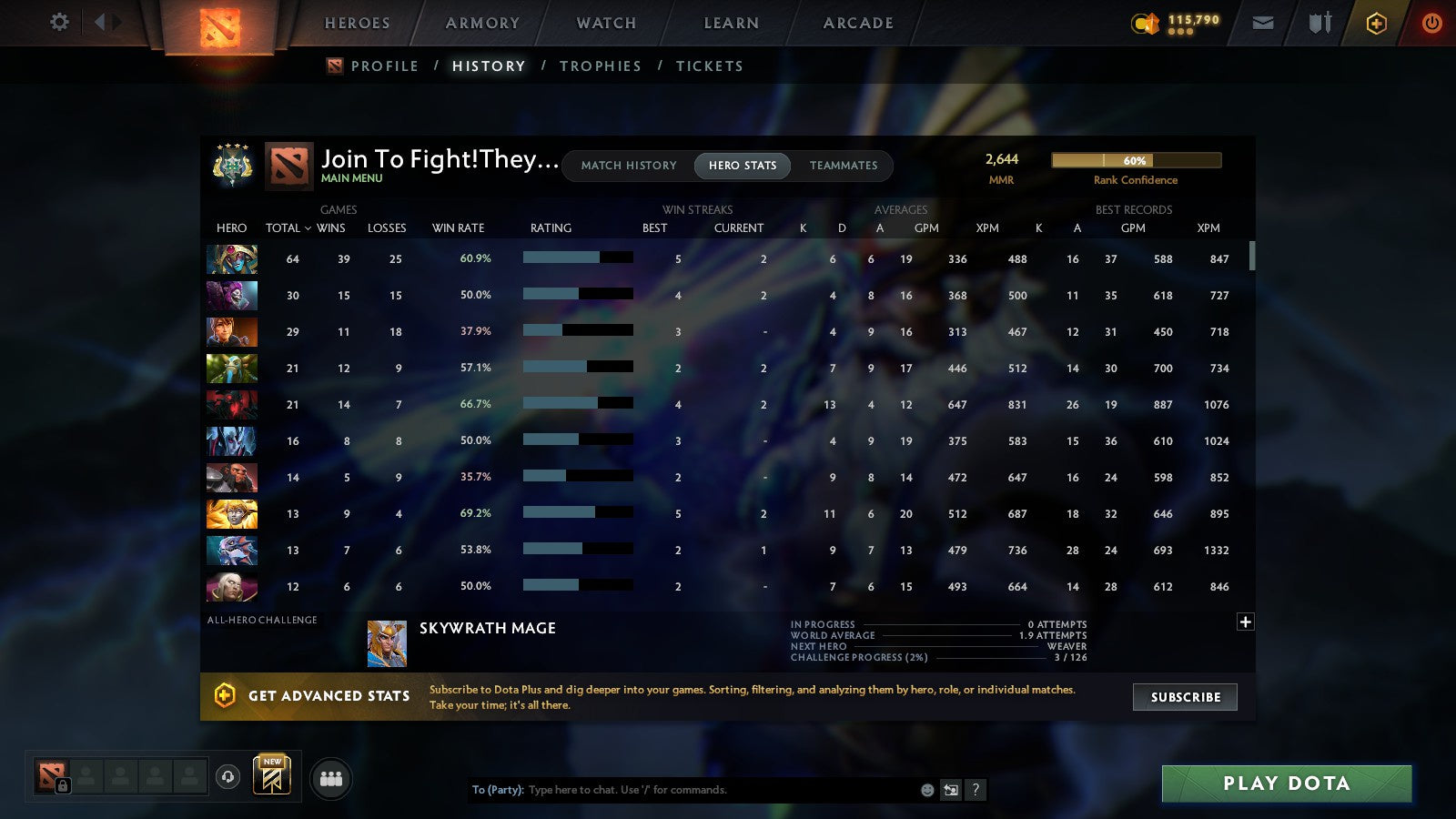Open the TOTAL column sort dropdown
This screenshot has height=819, width=1456.
click(289, 228)
